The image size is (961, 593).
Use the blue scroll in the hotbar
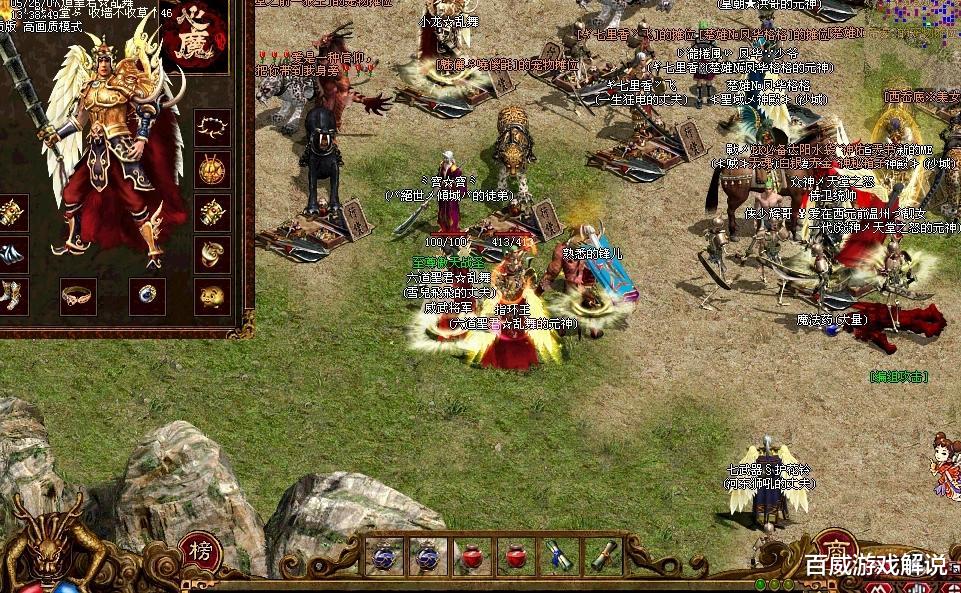[558, 556]
